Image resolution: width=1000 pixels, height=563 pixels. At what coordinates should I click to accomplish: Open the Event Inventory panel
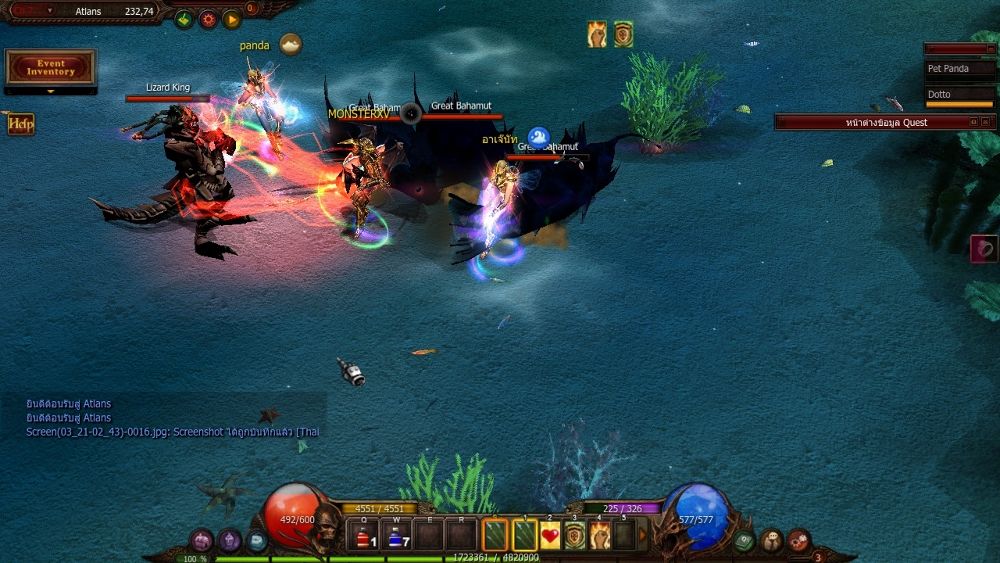click(x=51, y=67)
